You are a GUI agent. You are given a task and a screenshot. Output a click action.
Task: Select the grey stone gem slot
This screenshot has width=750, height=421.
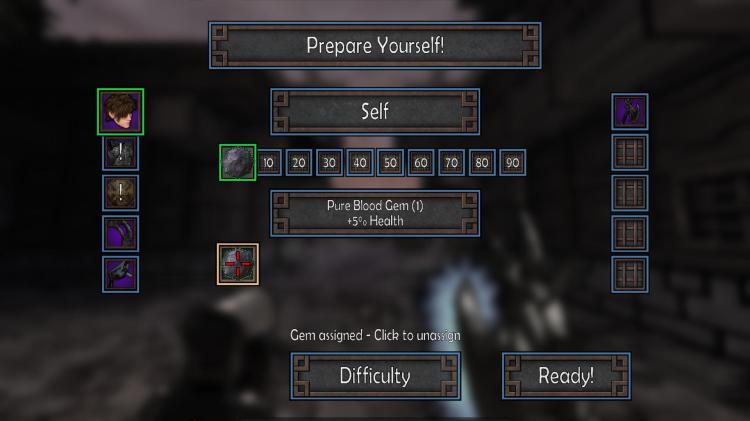point(238,162)
